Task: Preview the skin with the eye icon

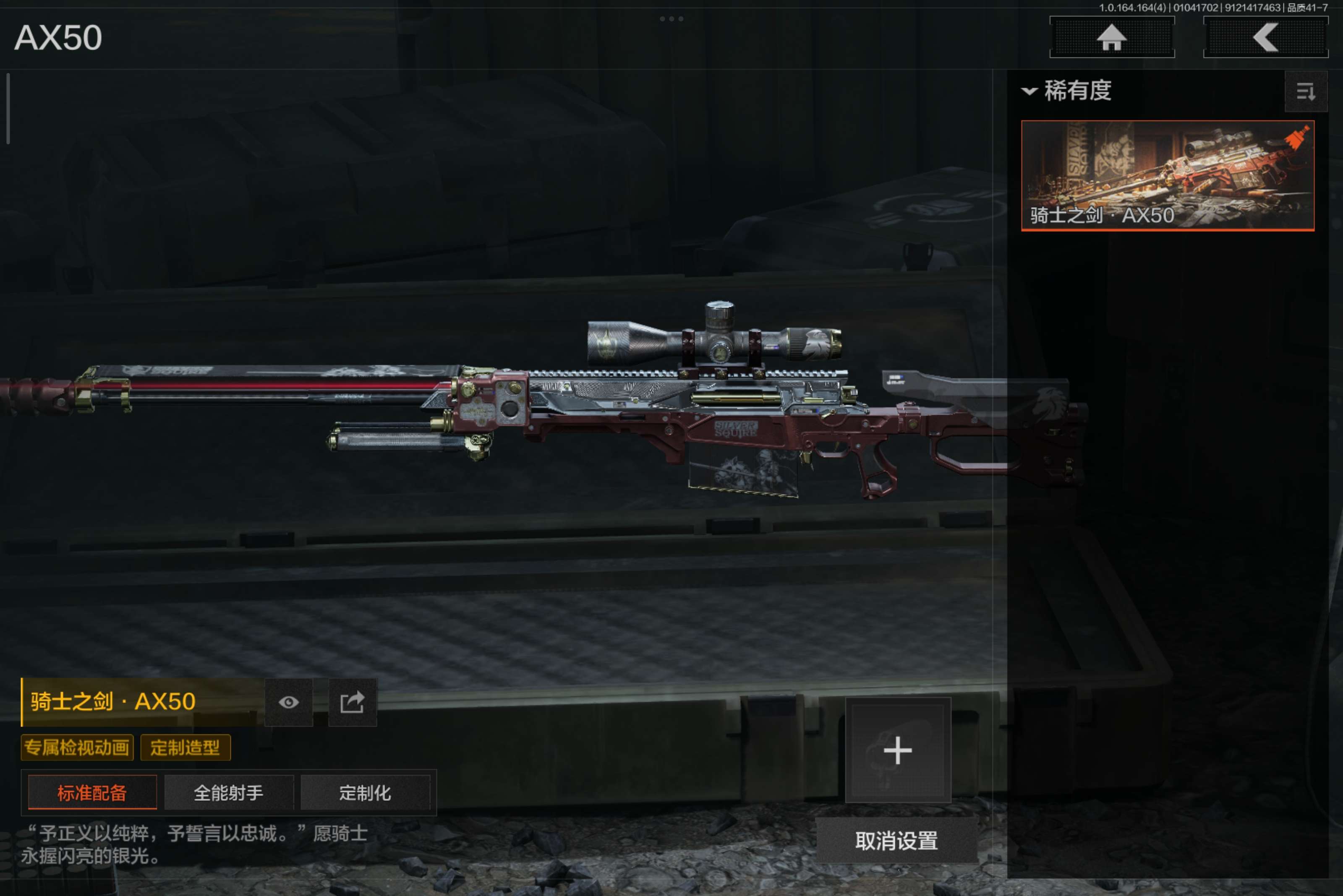Action: point(289,702)
